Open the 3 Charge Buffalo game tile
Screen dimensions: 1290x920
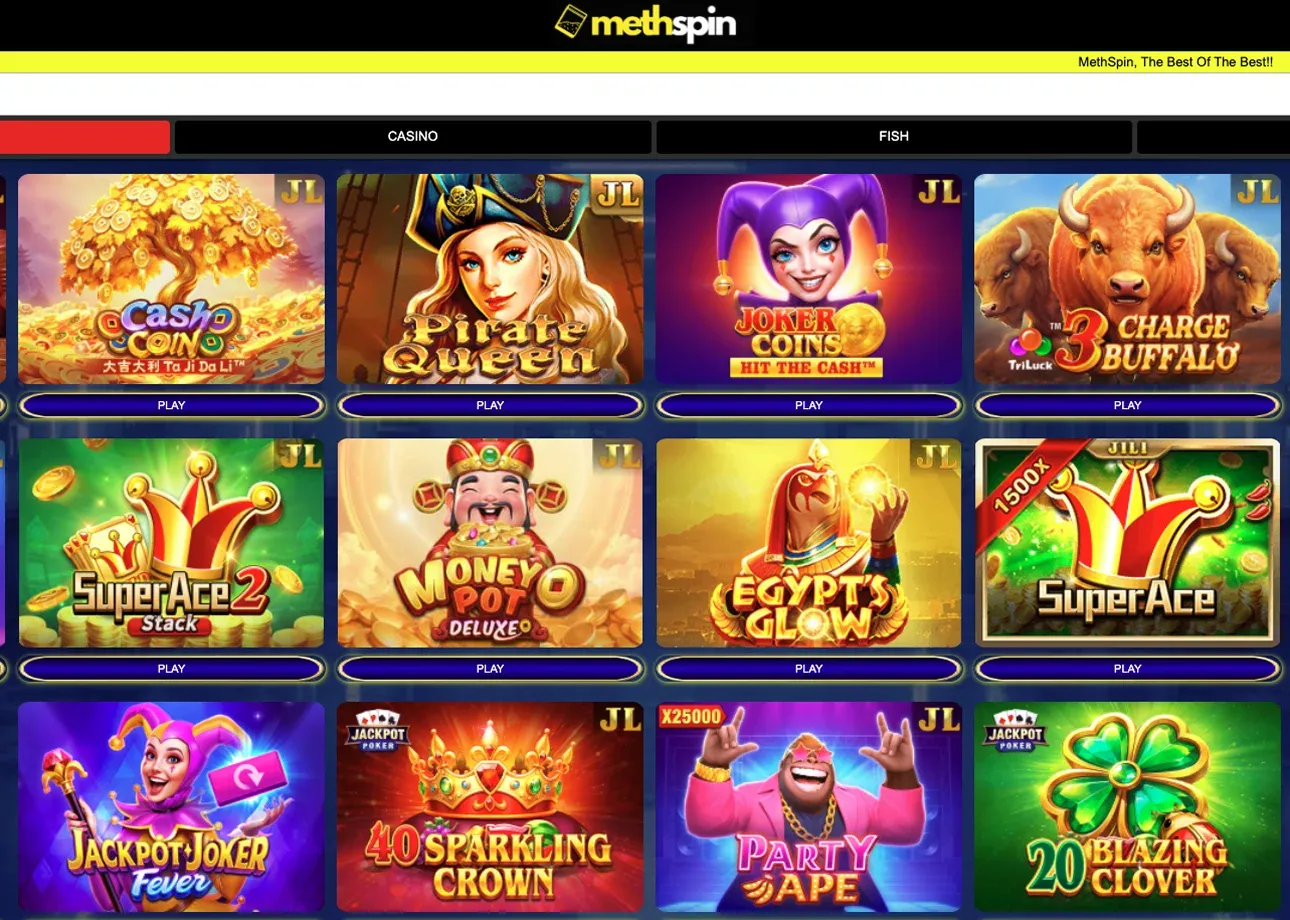(1127, 279)
